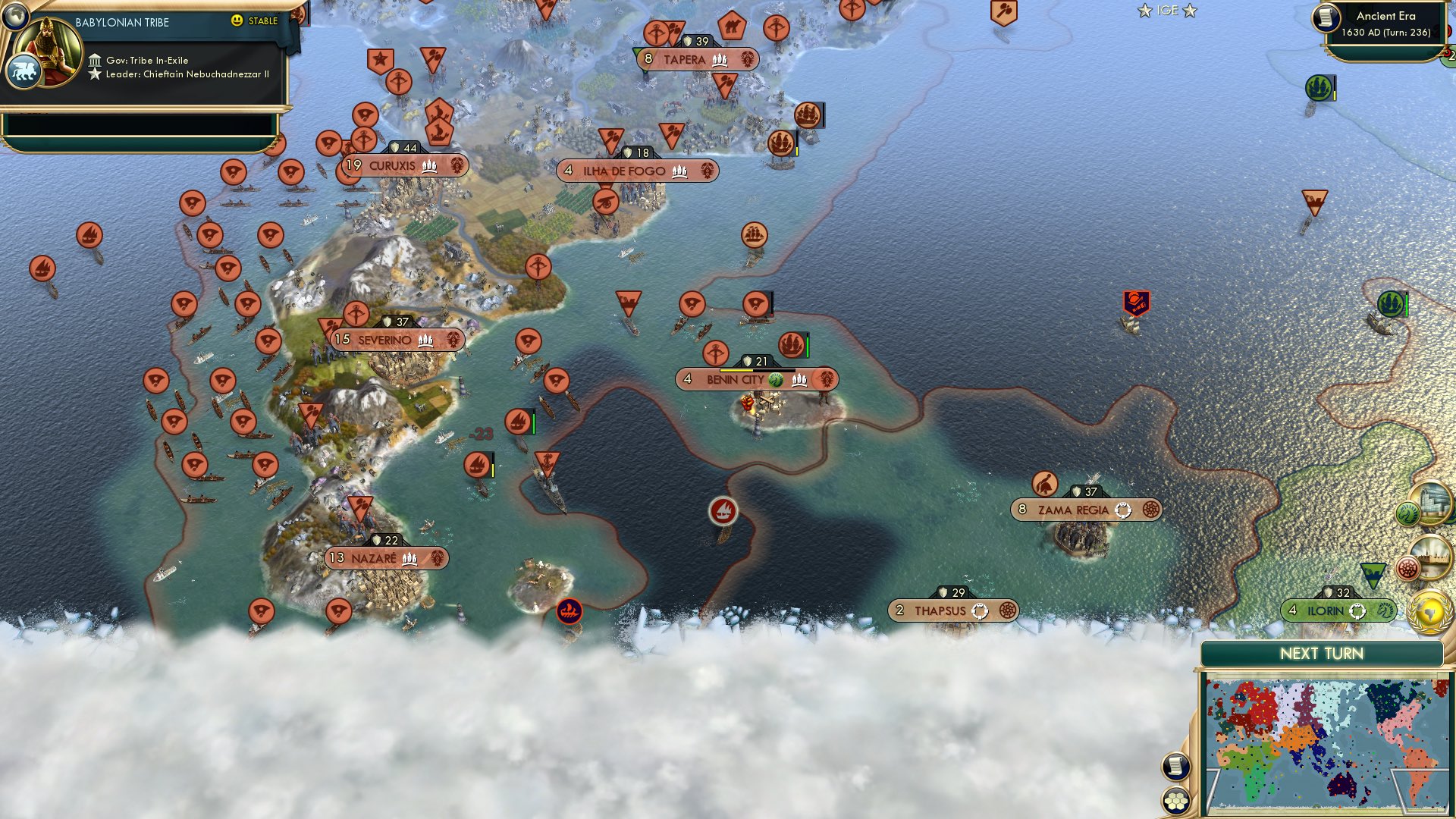Screen dimensions: 1456x819
Task: Click the Next Turn button
Action: (1323, 654)
